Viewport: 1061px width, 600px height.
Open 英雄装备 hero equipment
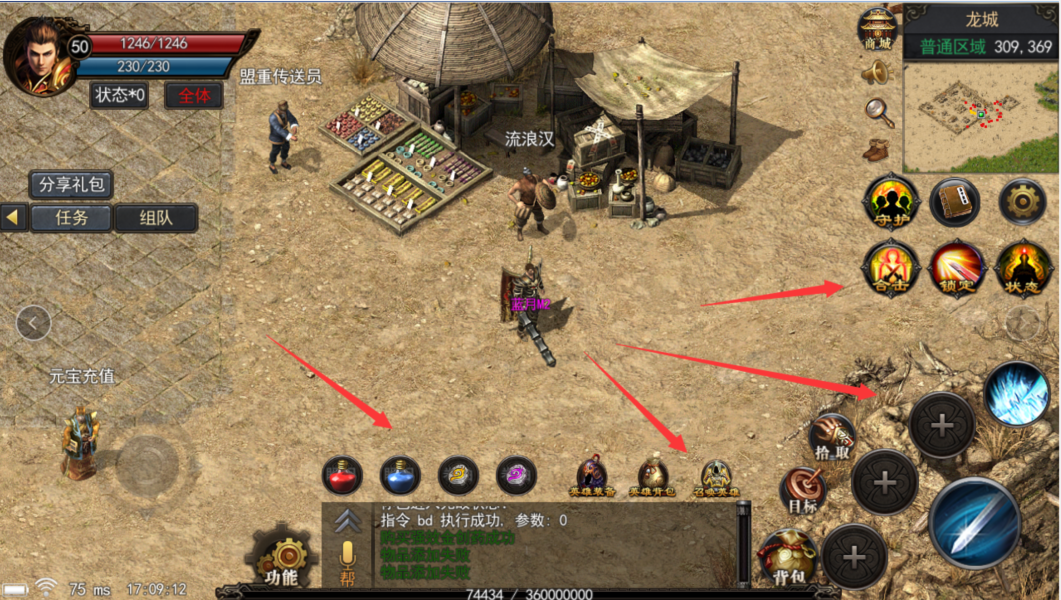pos(593,477)
